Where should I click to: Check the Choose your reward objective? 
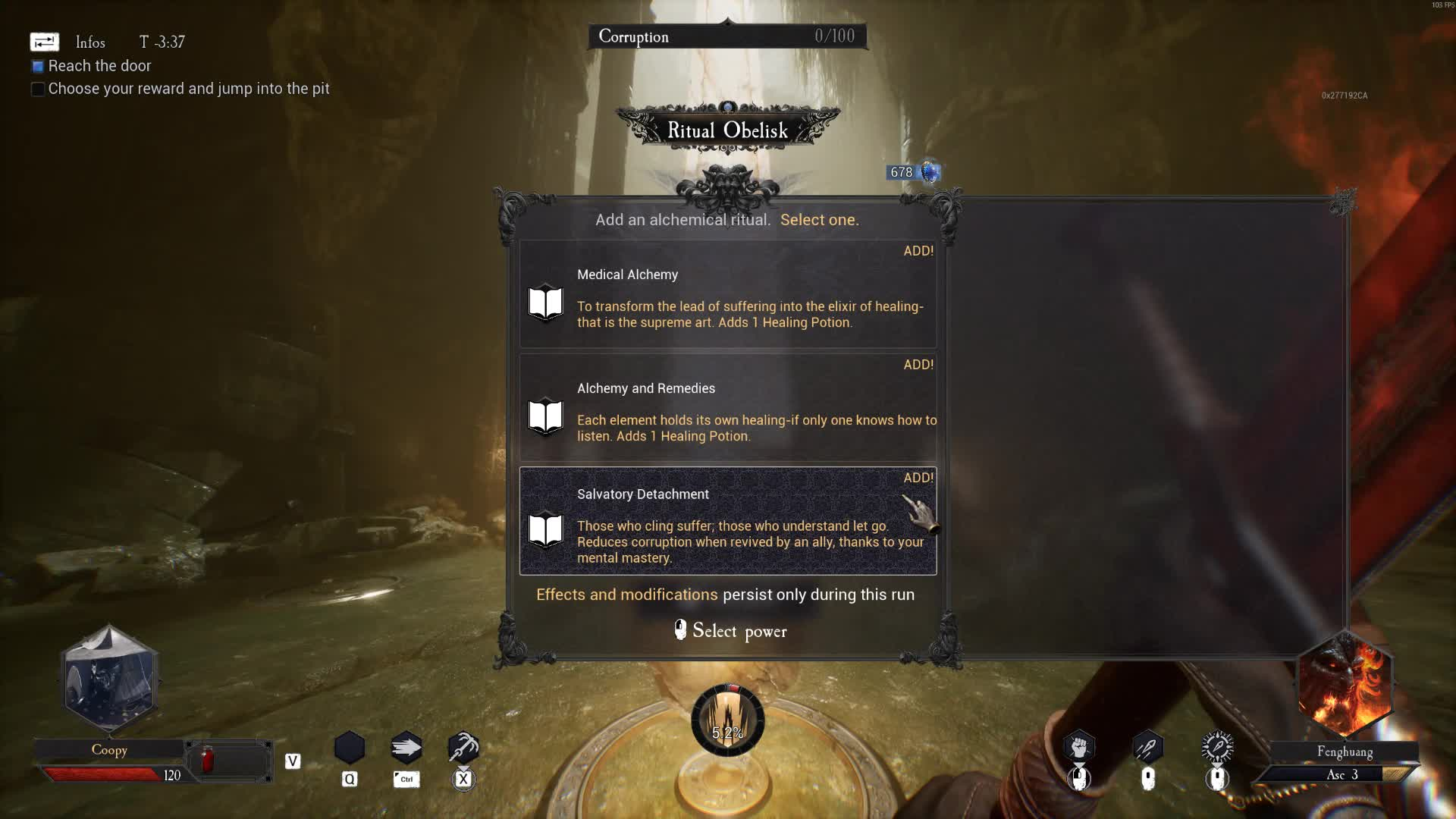(37, 89)
